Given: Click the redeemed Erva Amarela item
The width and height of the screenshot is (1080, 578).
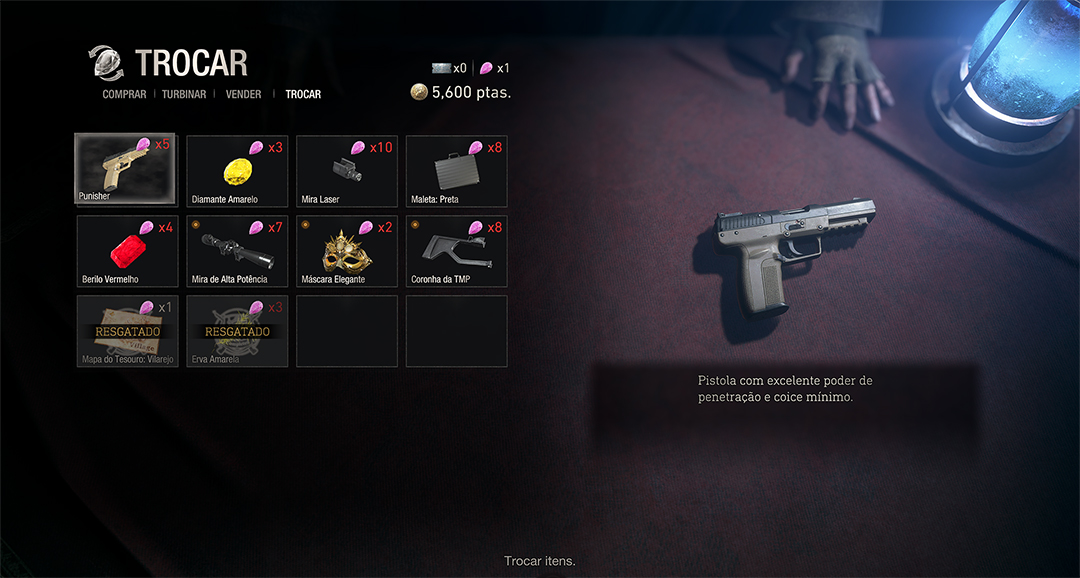Looking at the screenshot, I should pos(237,331).
